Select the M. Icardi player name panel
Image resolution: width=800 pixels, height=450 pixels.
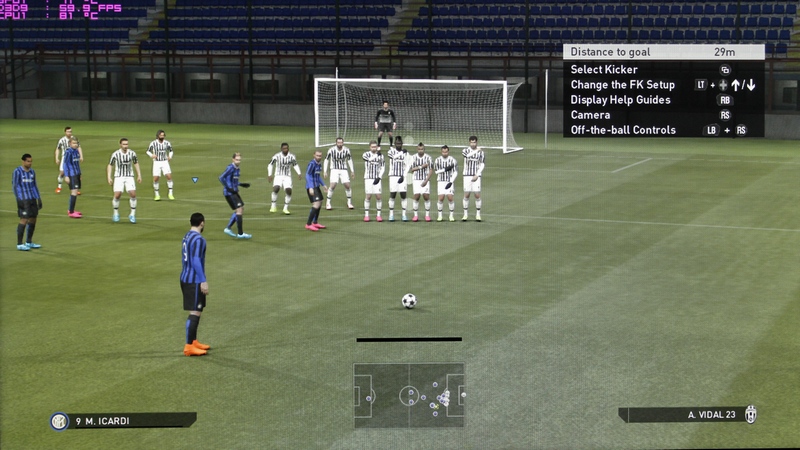pos(122,421)
